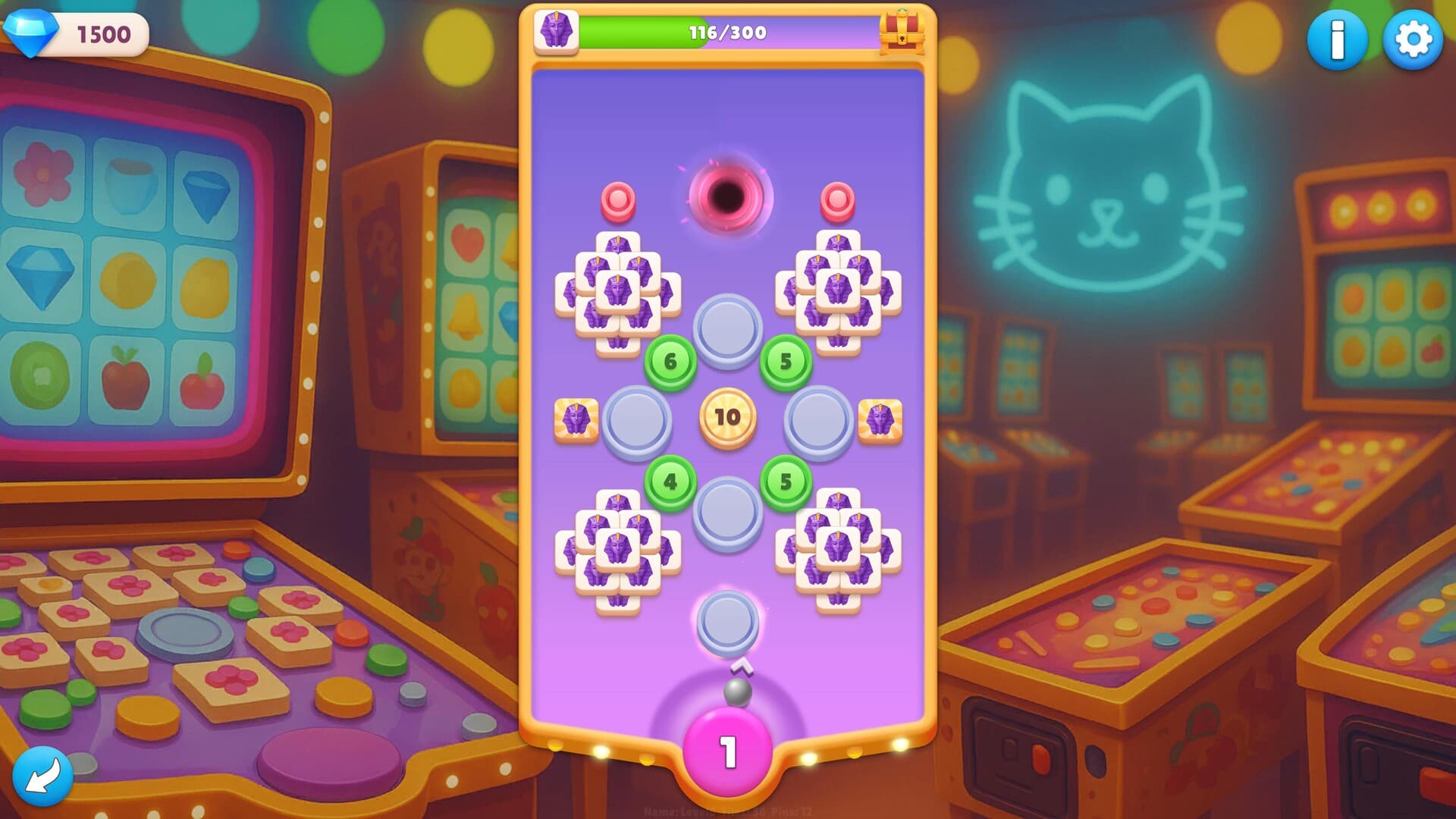Hit the green peg numbered 4
1456x819 pixels.
(670, 482)
